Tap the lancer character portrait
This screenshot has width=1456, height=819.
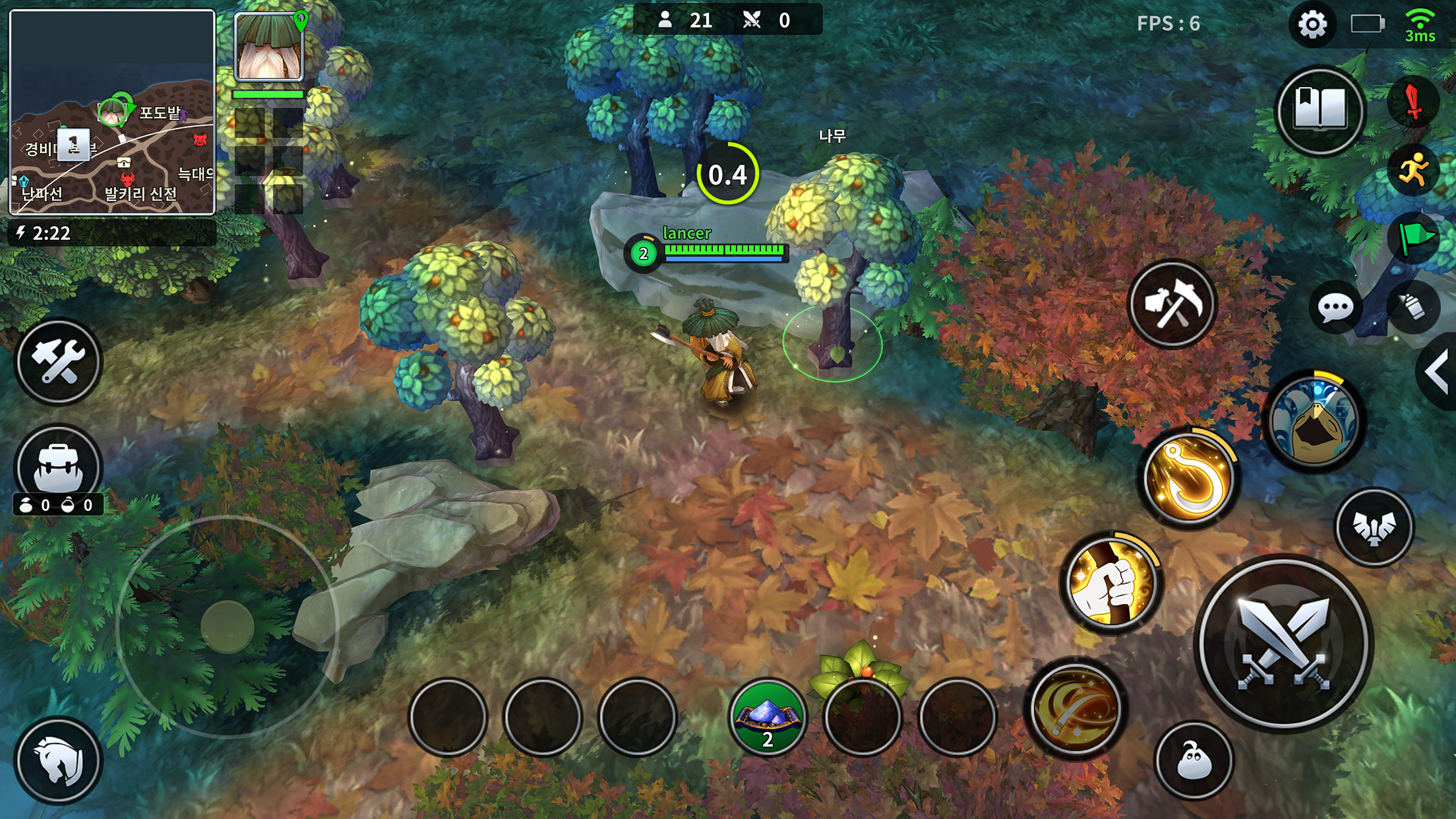coord(269,47)
